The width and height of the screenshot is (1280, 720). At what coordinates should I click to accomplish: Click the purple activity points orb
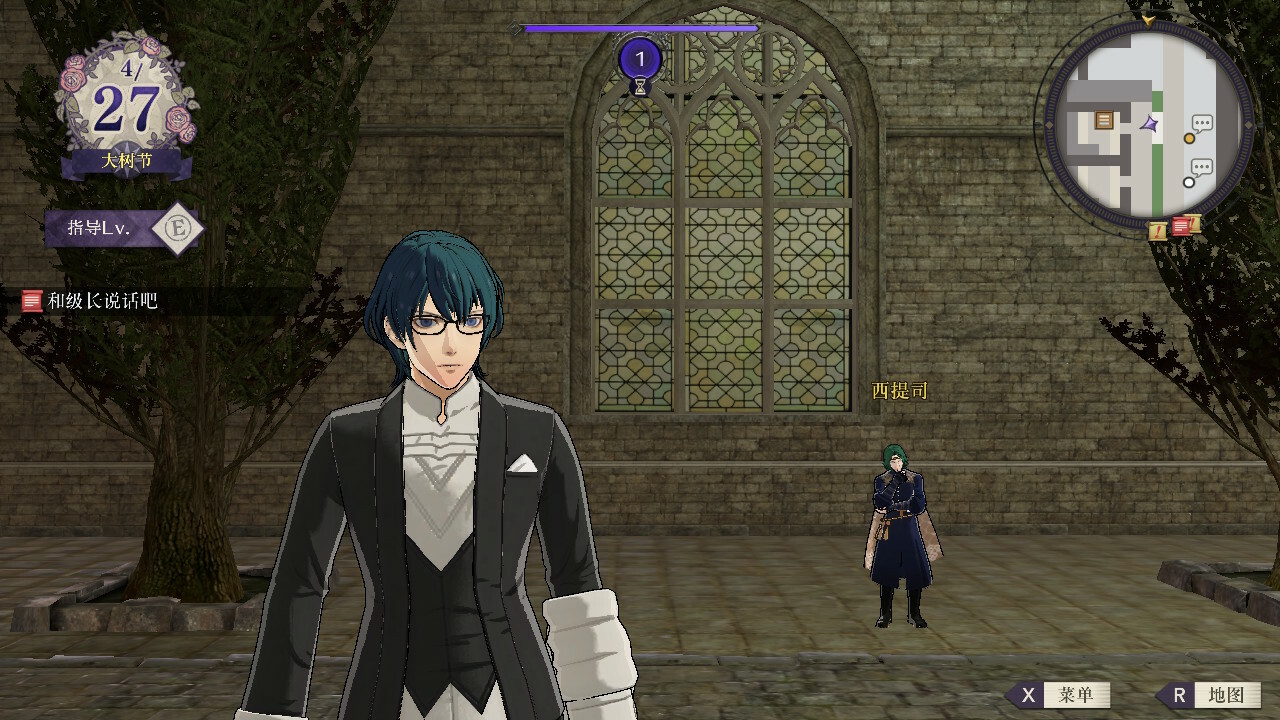(640, 60)
